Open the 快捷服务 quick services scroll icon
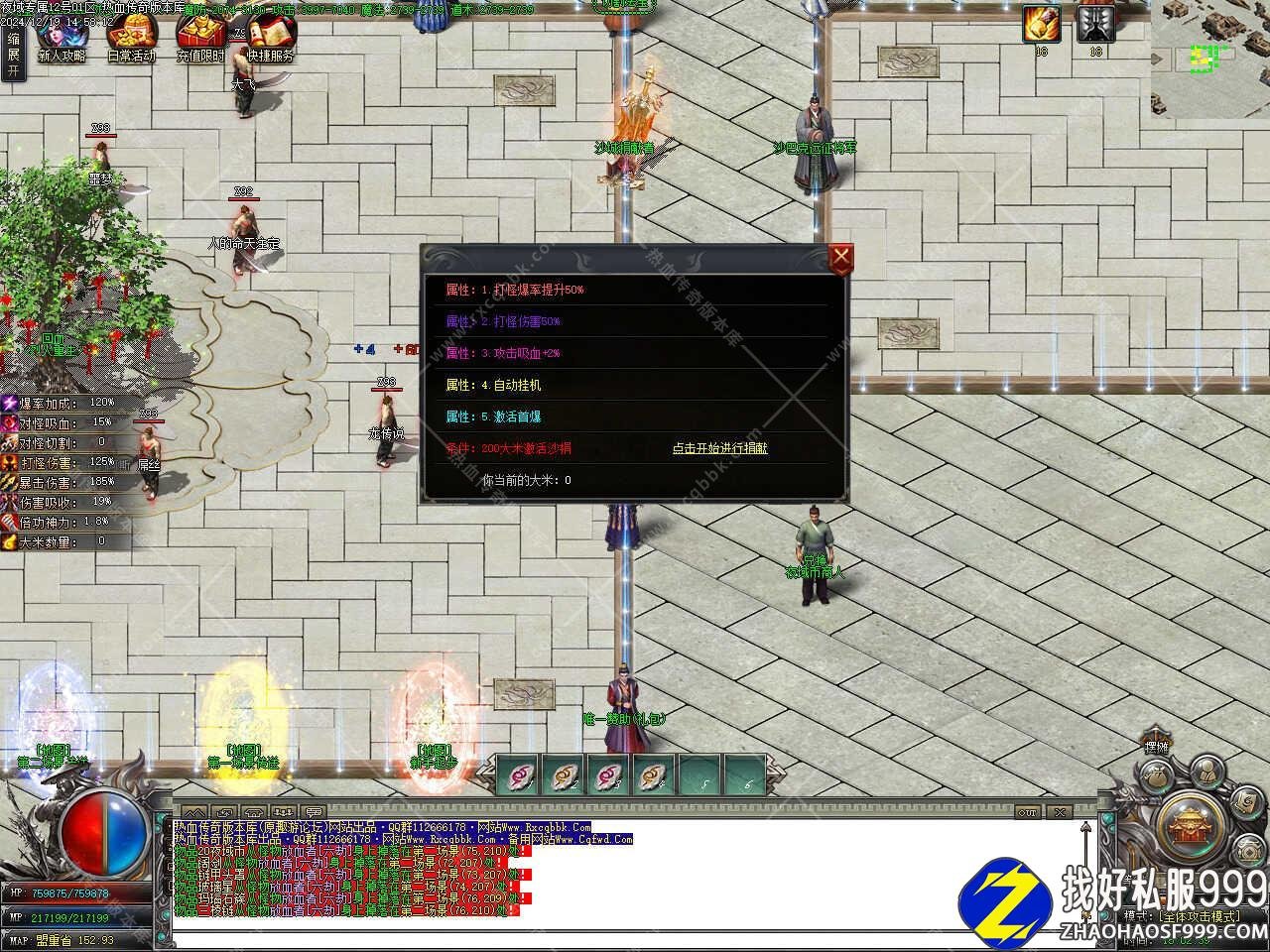This screenshot has height=952, width=1270. [270, 40]
